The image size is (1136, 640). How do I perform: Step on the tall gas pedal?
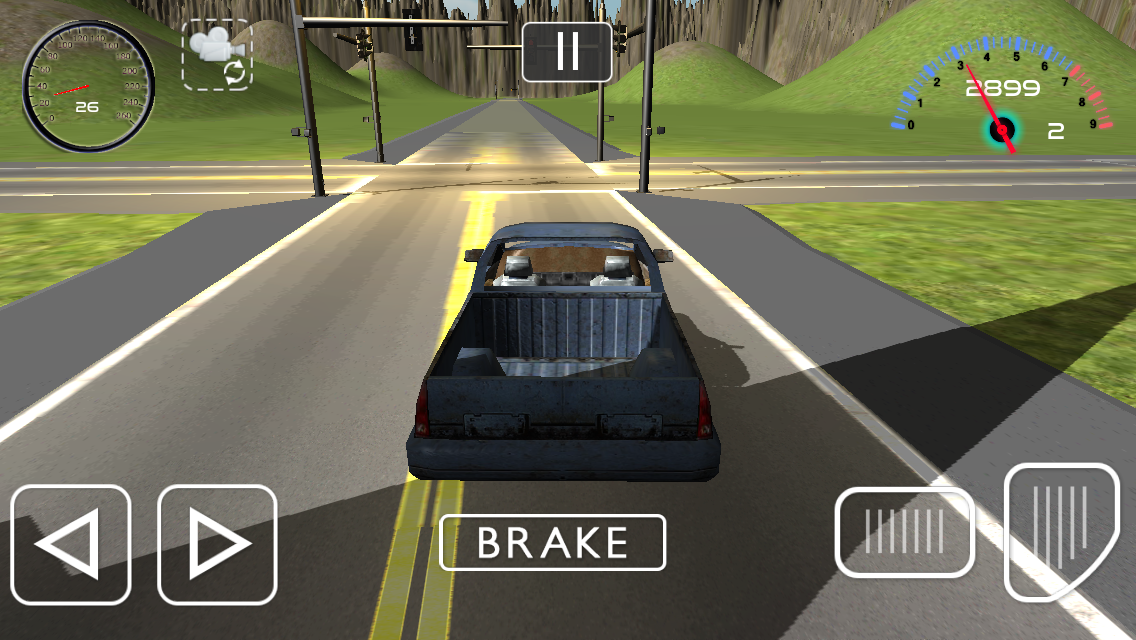click(x=1060, y=529)
